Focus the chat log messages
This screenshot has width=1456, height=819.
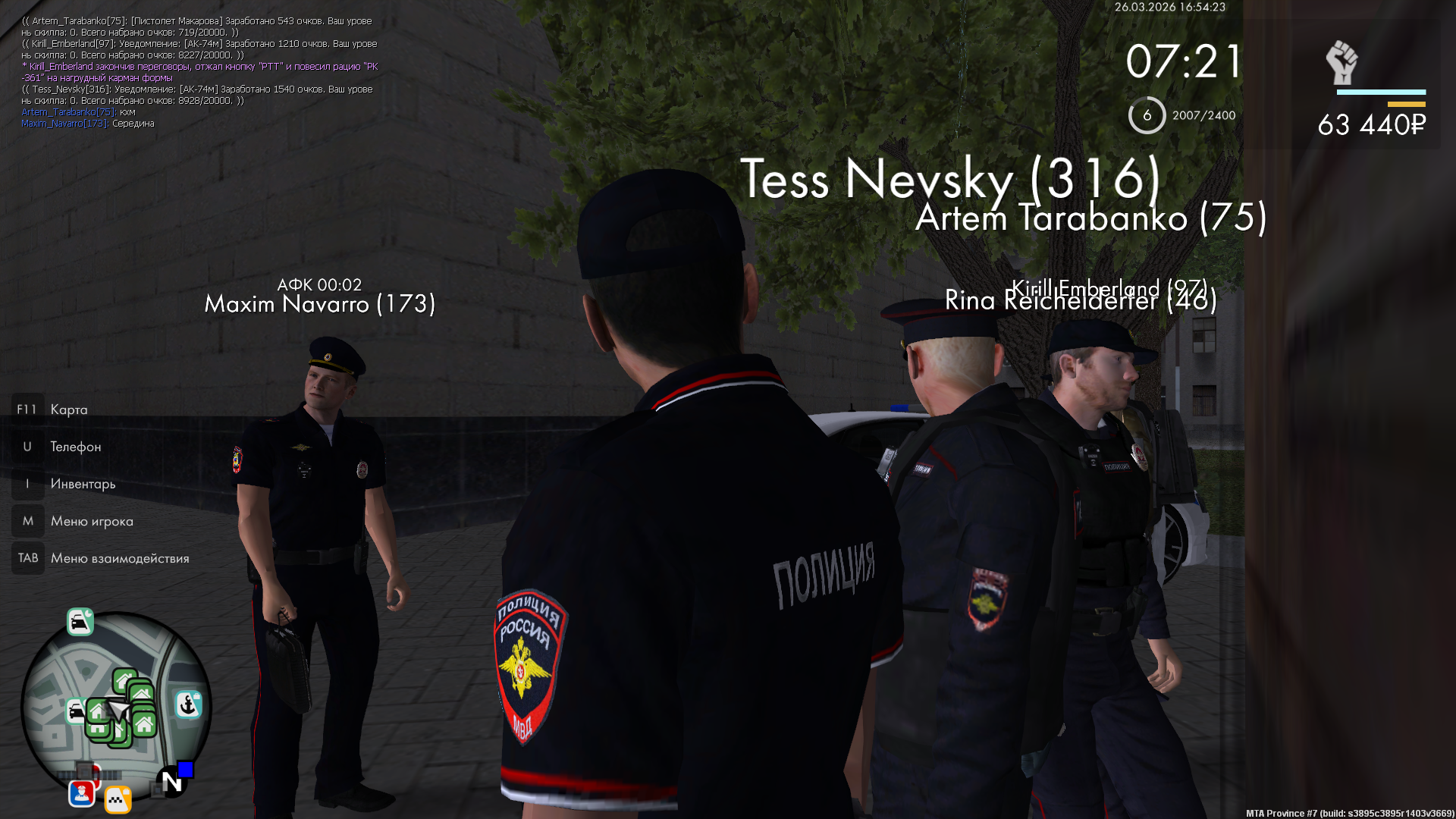199,72
